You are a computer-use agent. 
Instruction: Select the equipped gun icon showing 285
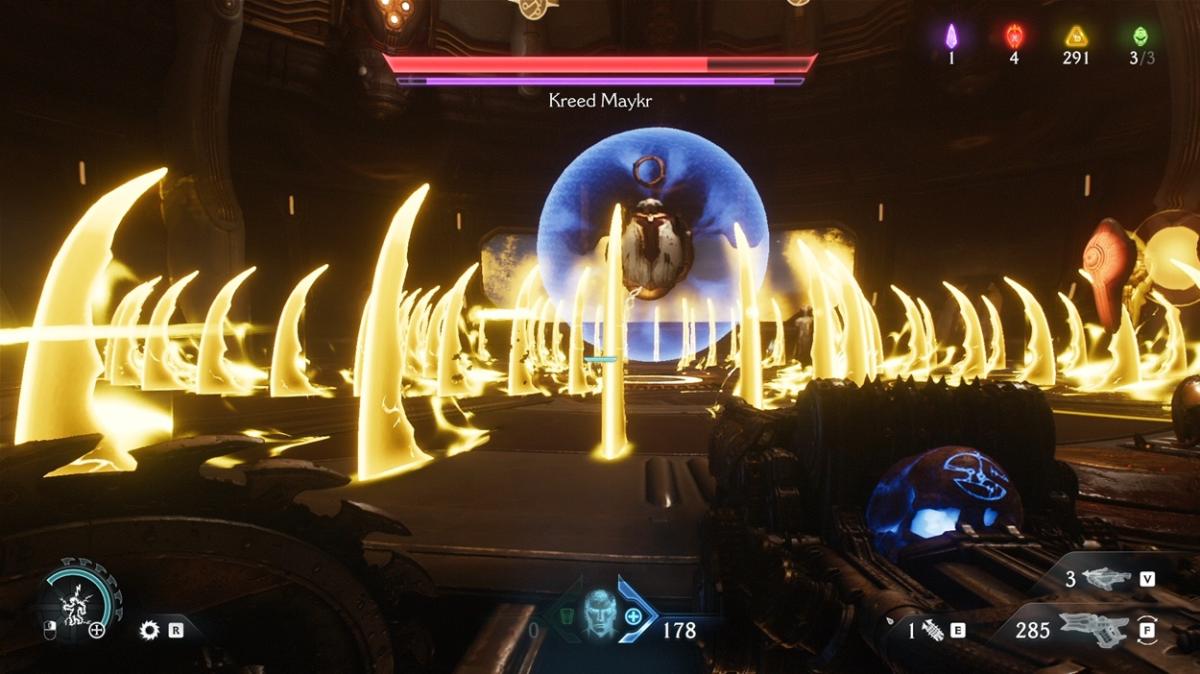[1091, 630]
